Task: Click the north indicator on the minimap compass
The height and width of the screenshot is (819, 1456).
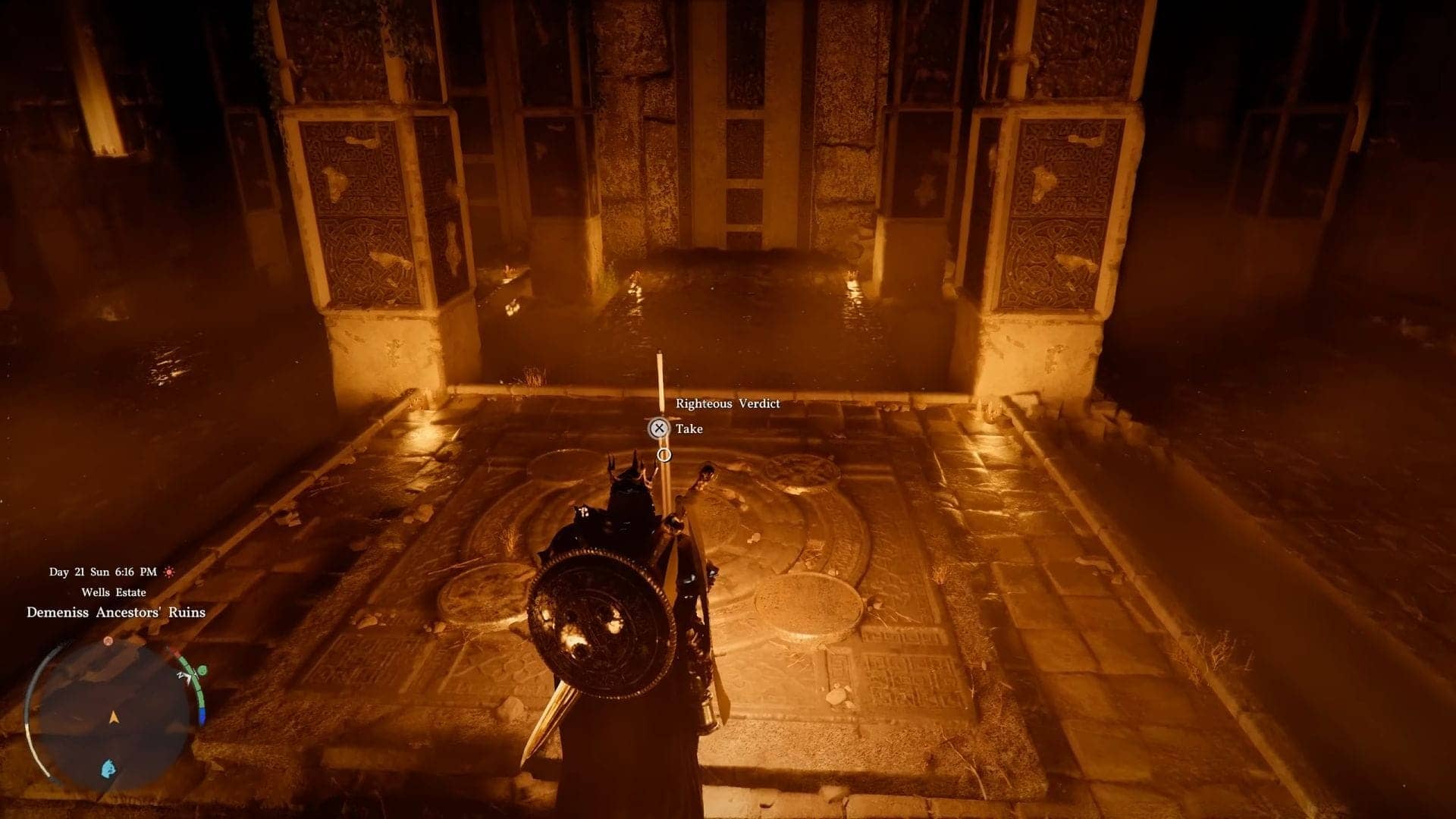Action: [x=180, y=676]
